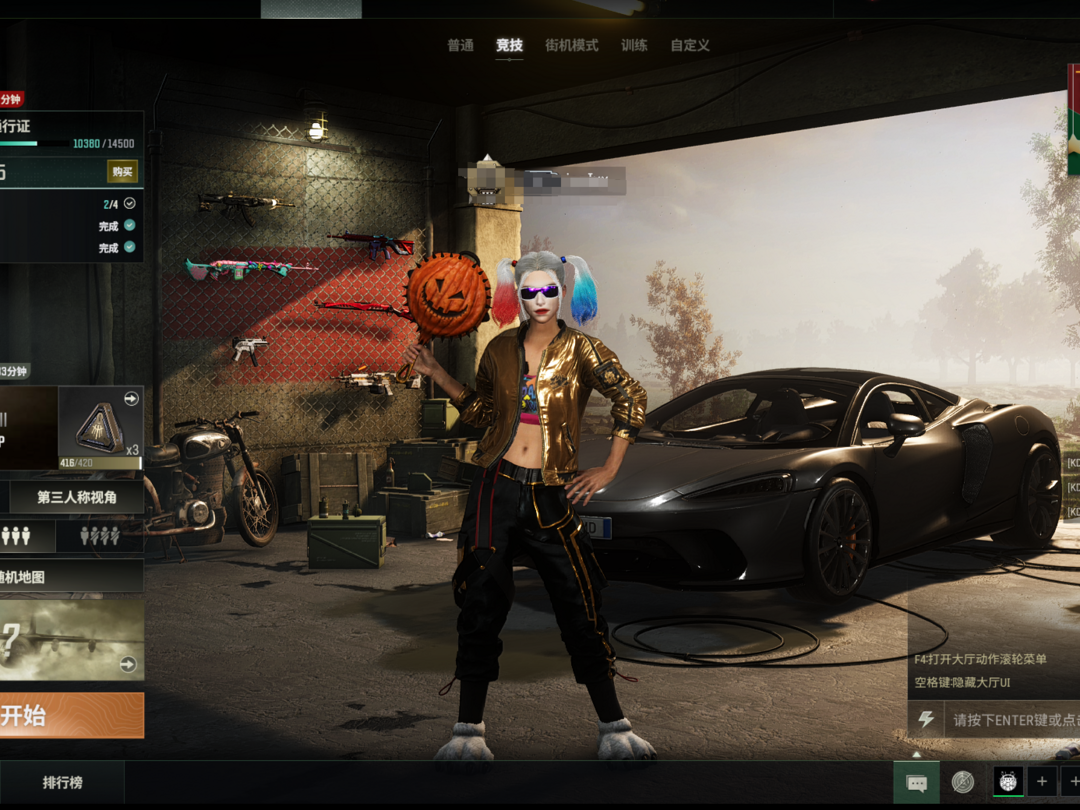Viewport: 1080px width, 810px height.
Task: Click the lightning bolt quick-chat icon
Action: click(x=926, y=719)
